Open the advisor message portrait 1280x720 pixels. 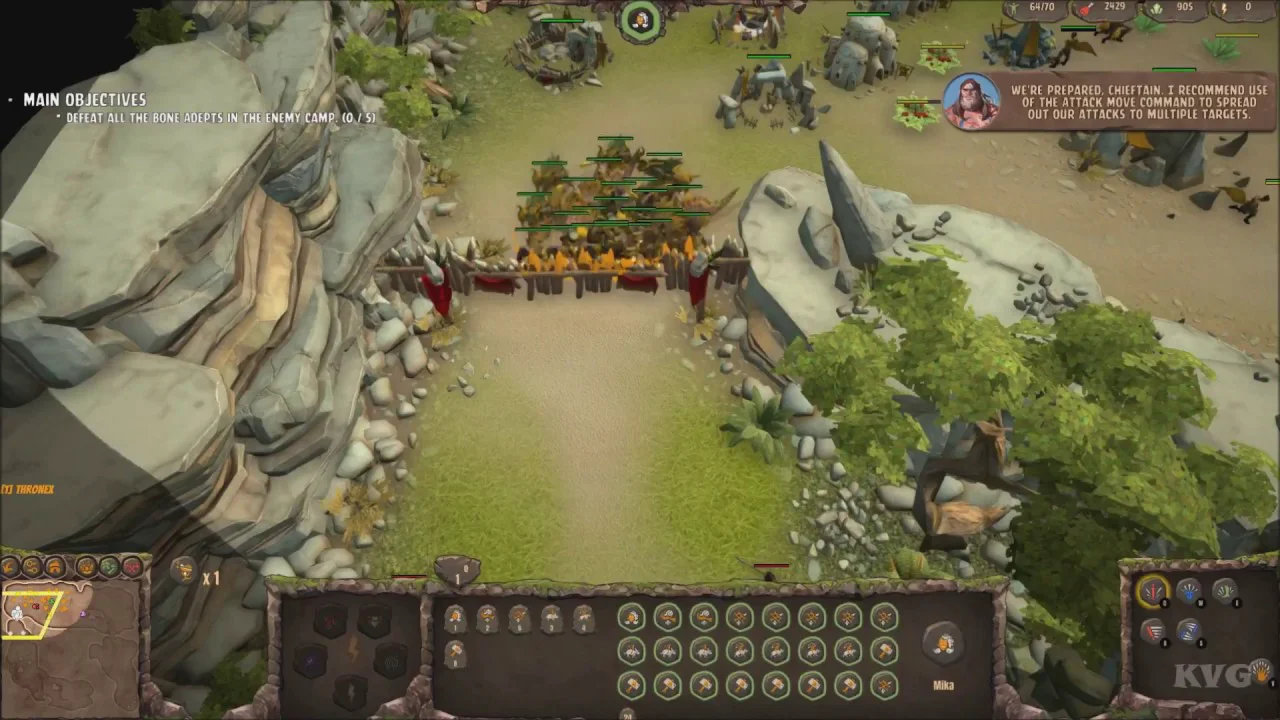[971, 101]
